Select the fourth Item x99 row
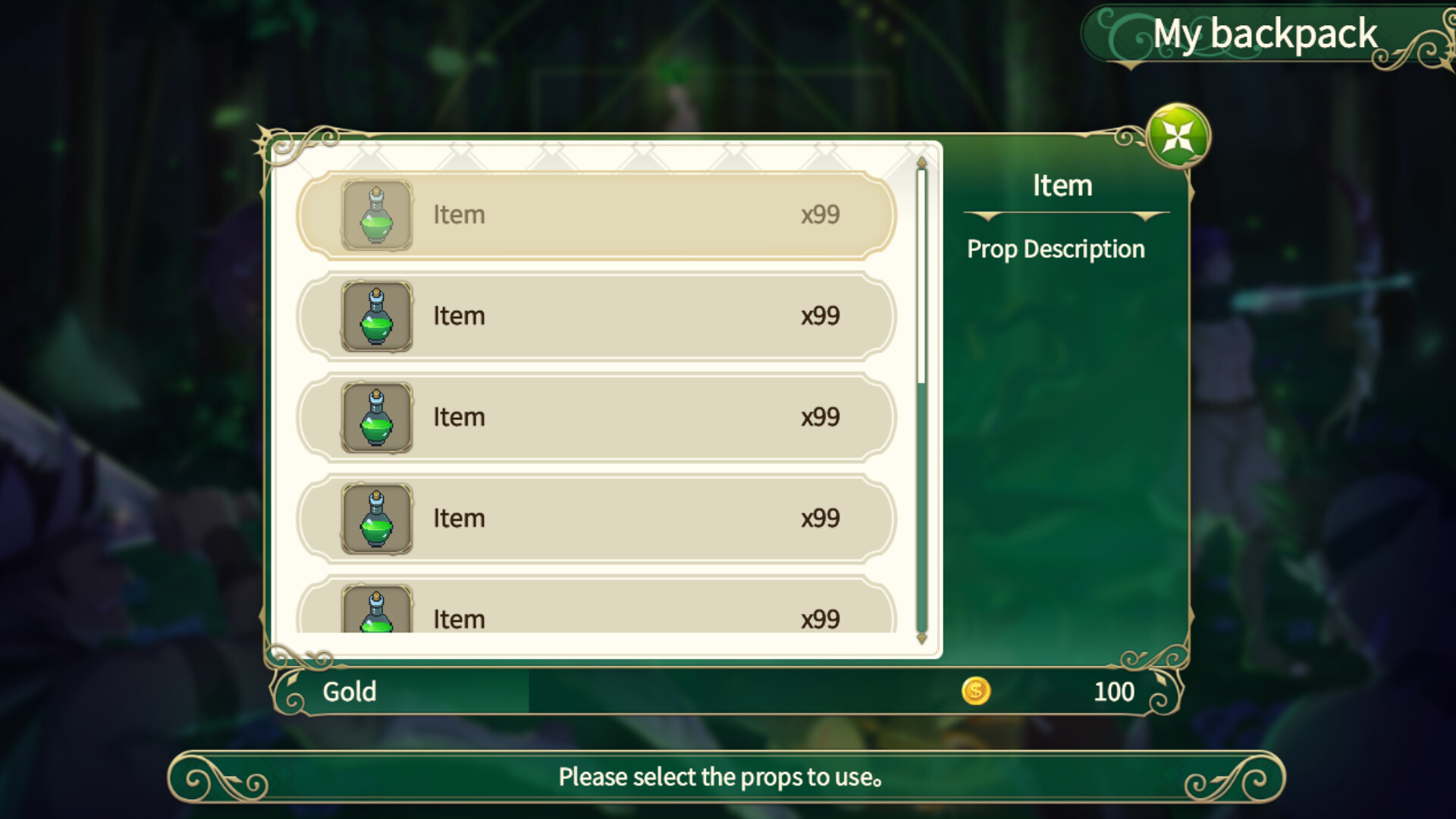Screen dimensions: 1456x819 (599, 519)
